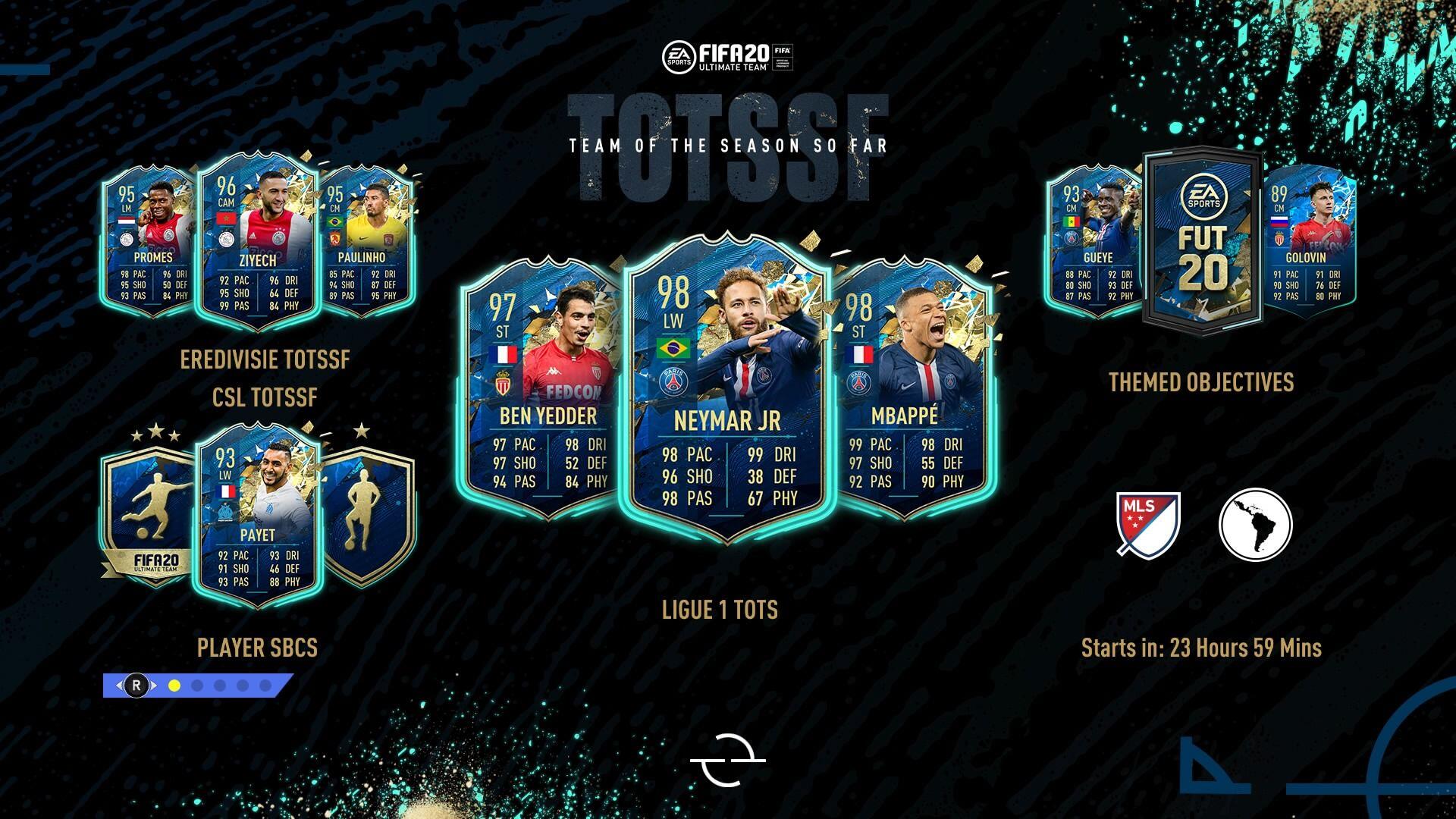The height and width of the screenshot is (819, 1456).
Task: Open the Ligue 1 TOTS tile
Action: click(x=720, y=610)
